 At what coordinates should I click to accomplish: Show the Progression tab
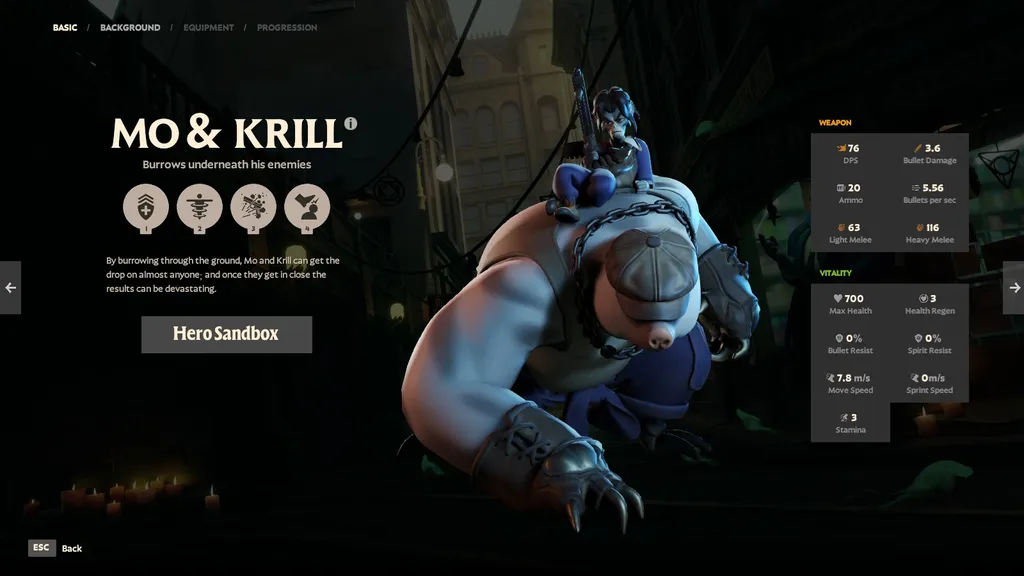(287, 28)
